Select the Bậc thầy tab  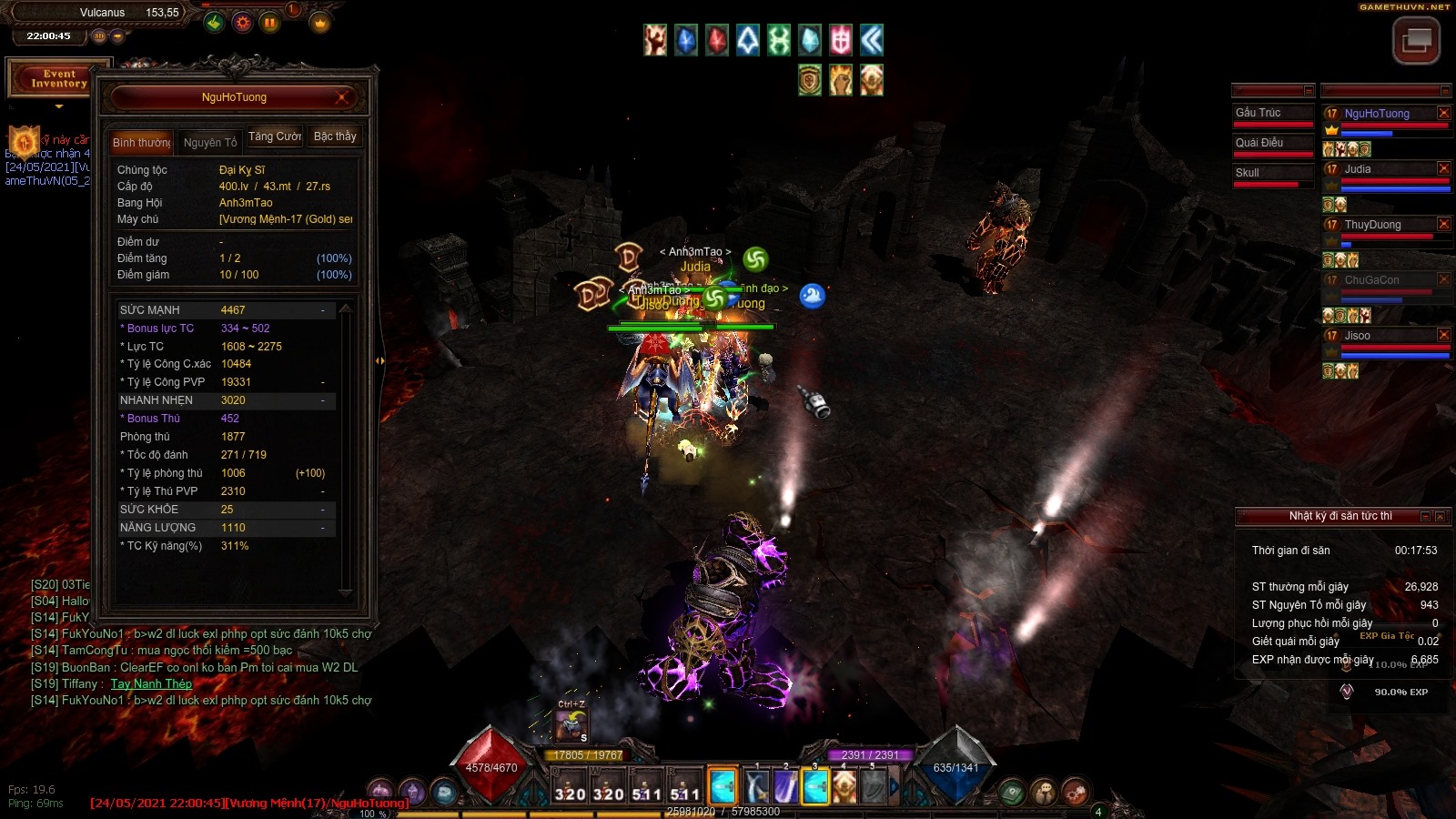(335, 136)
